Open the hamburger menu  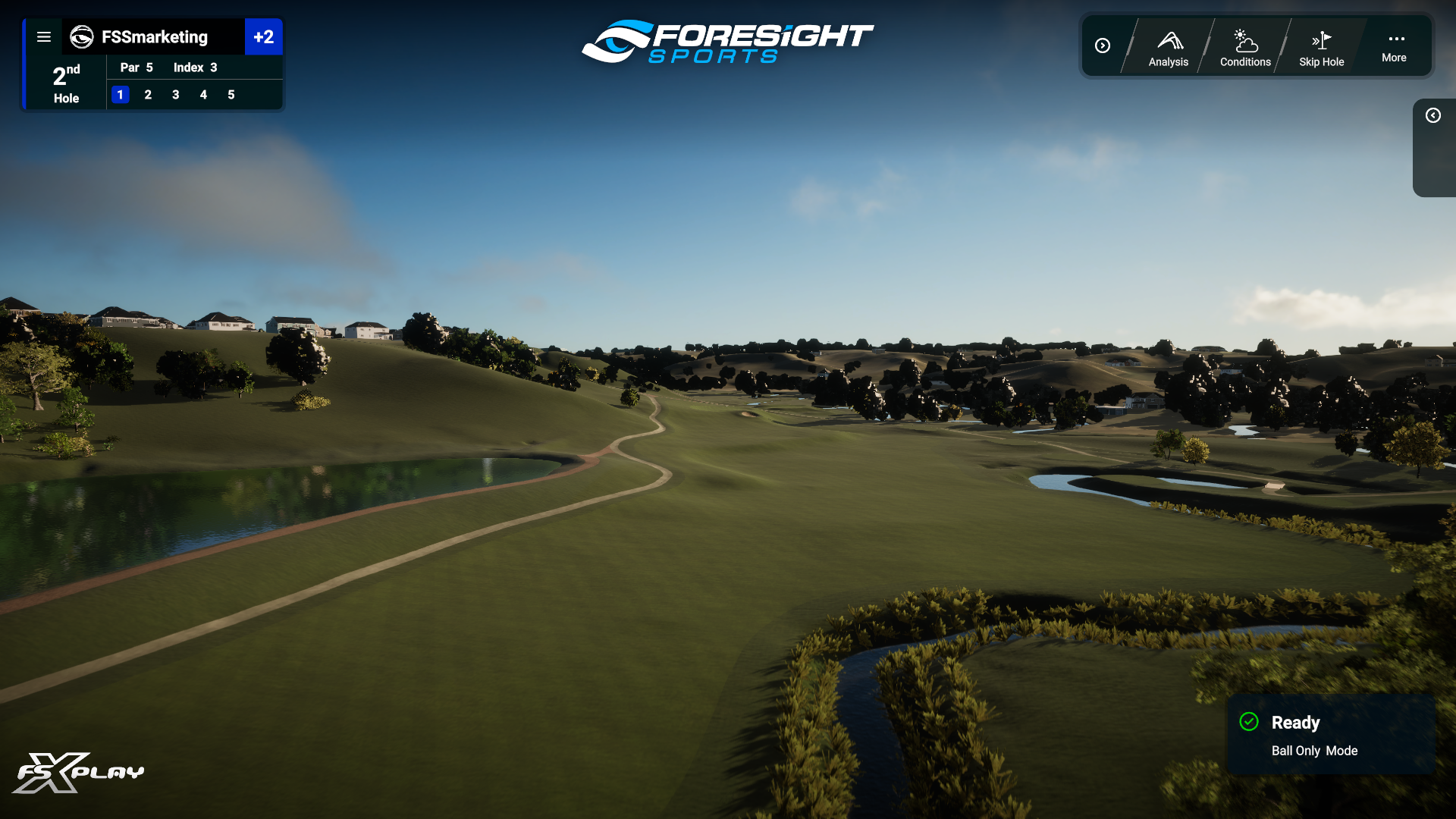click(44, 37)
